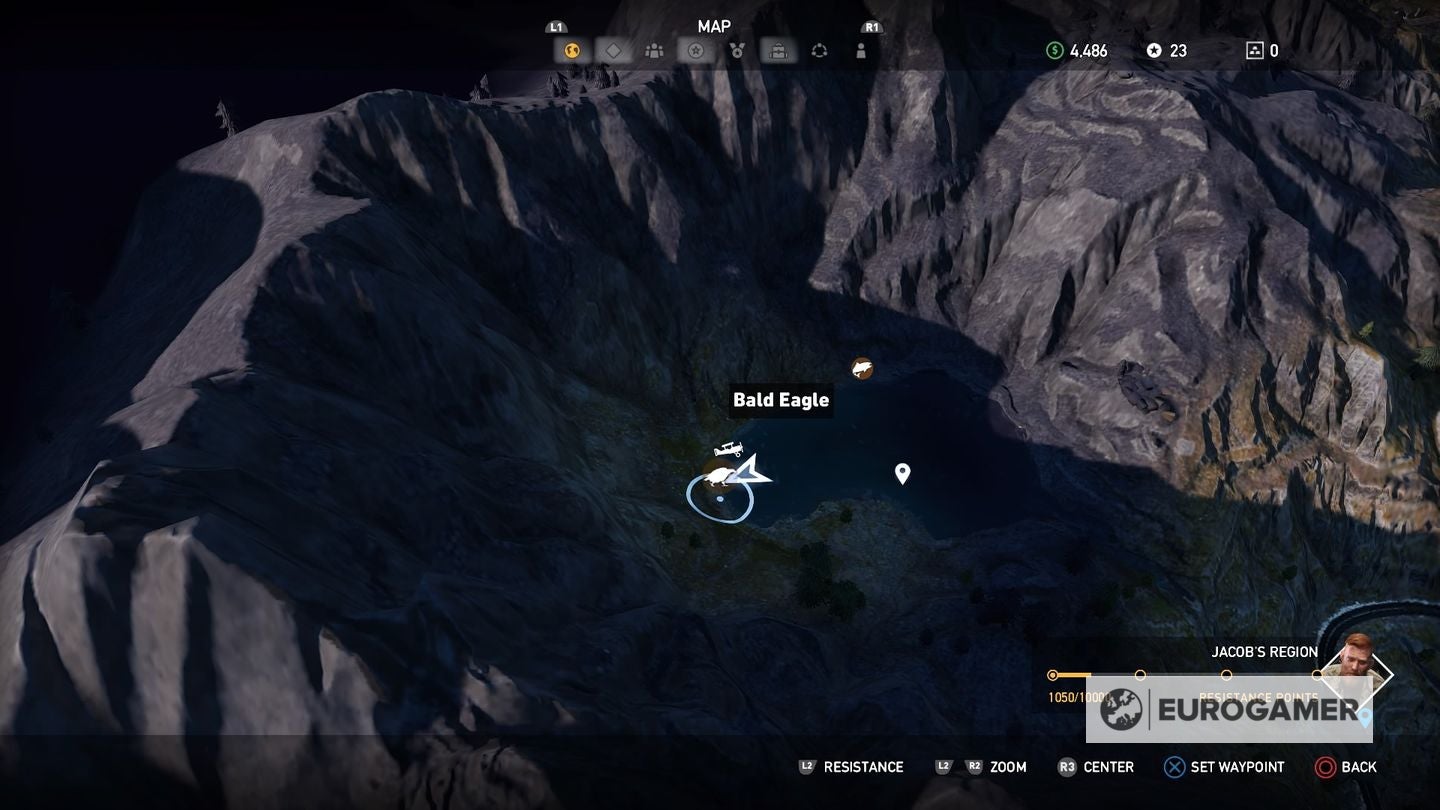The width and height of the screenshot is (1440, 810).
Task: Click the money counter showing 4,486
Action: pos(1078,50)
